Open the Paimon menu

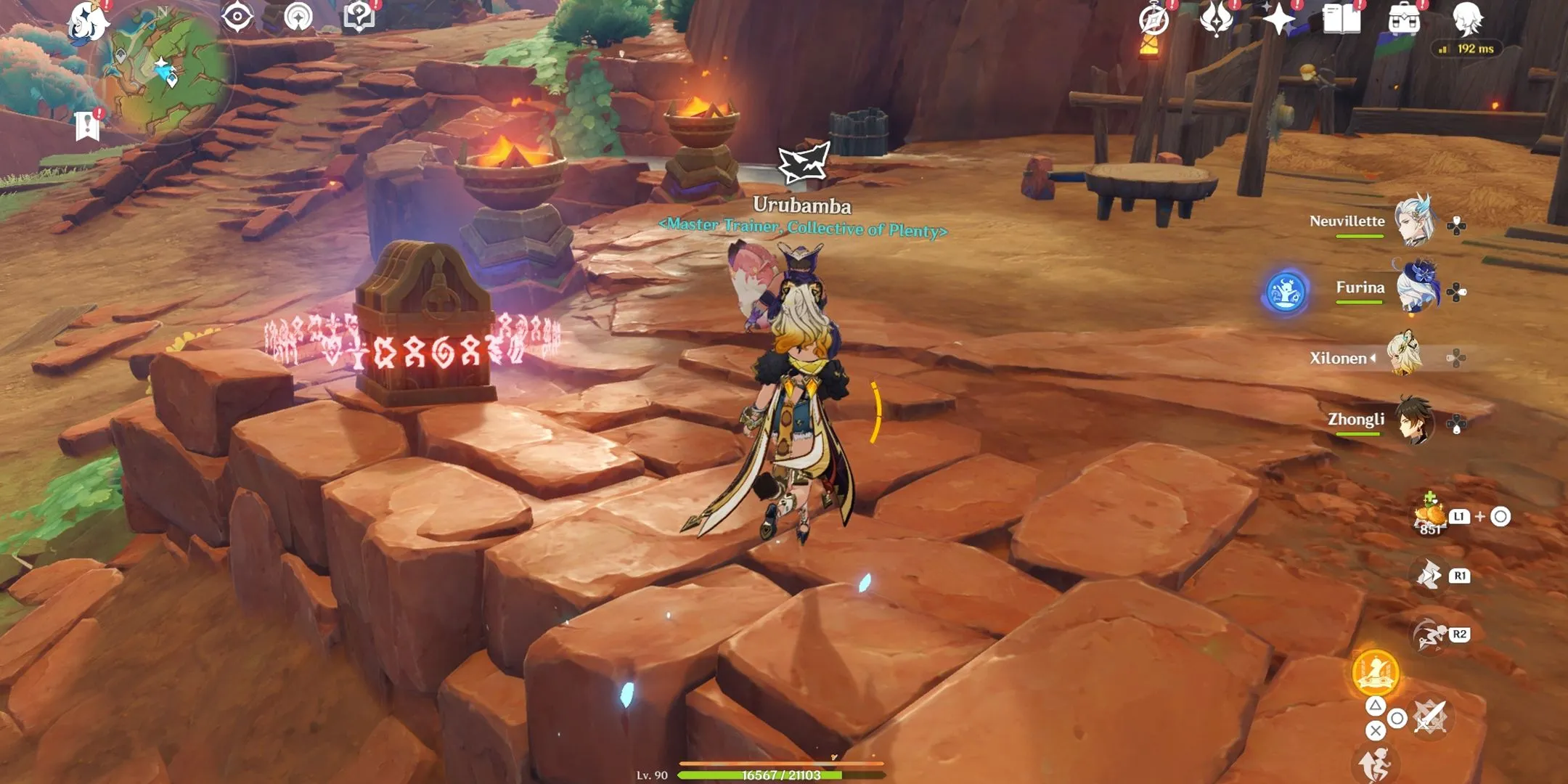coord(89,22)
